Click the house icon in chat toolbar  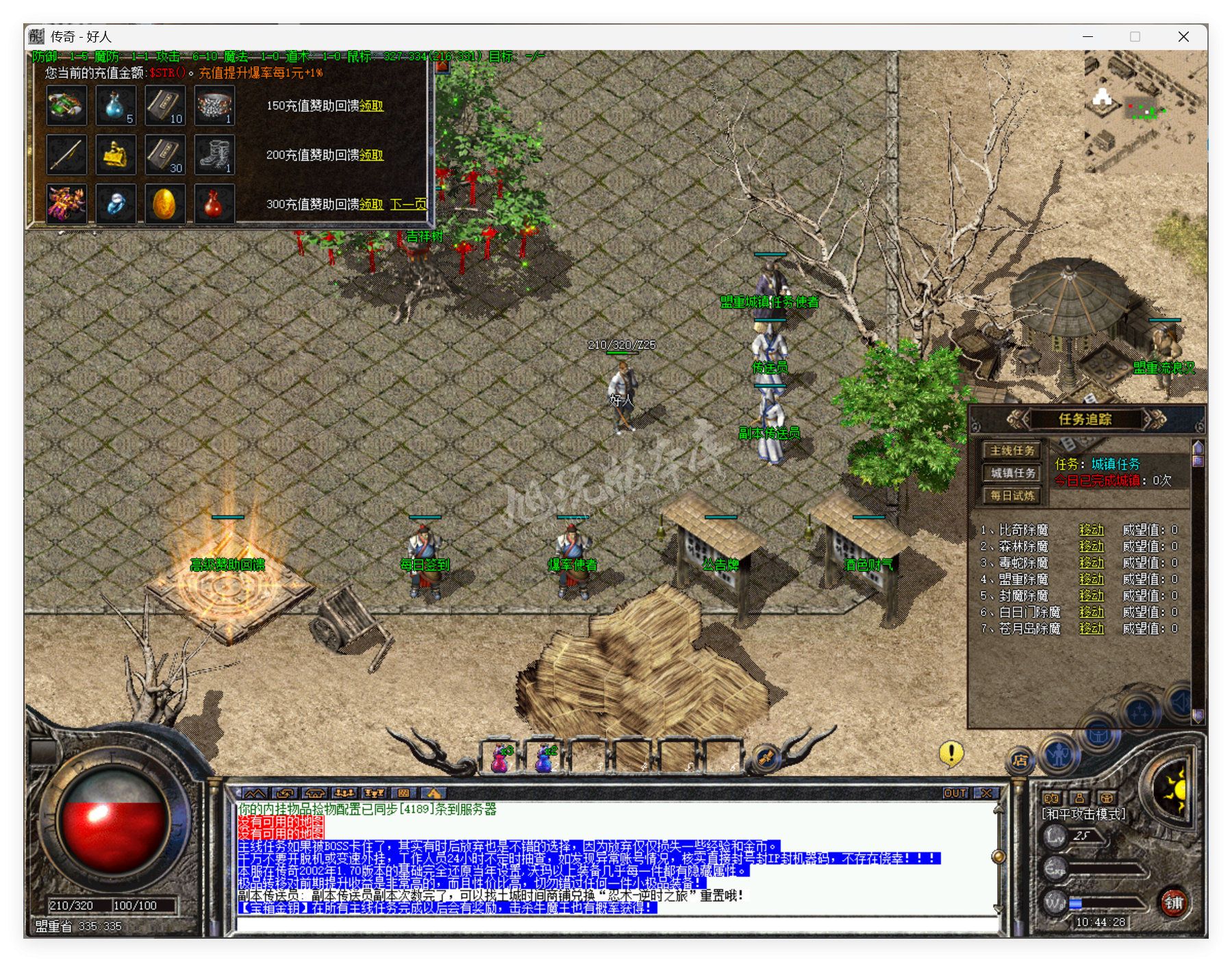(x=316, y=792)
